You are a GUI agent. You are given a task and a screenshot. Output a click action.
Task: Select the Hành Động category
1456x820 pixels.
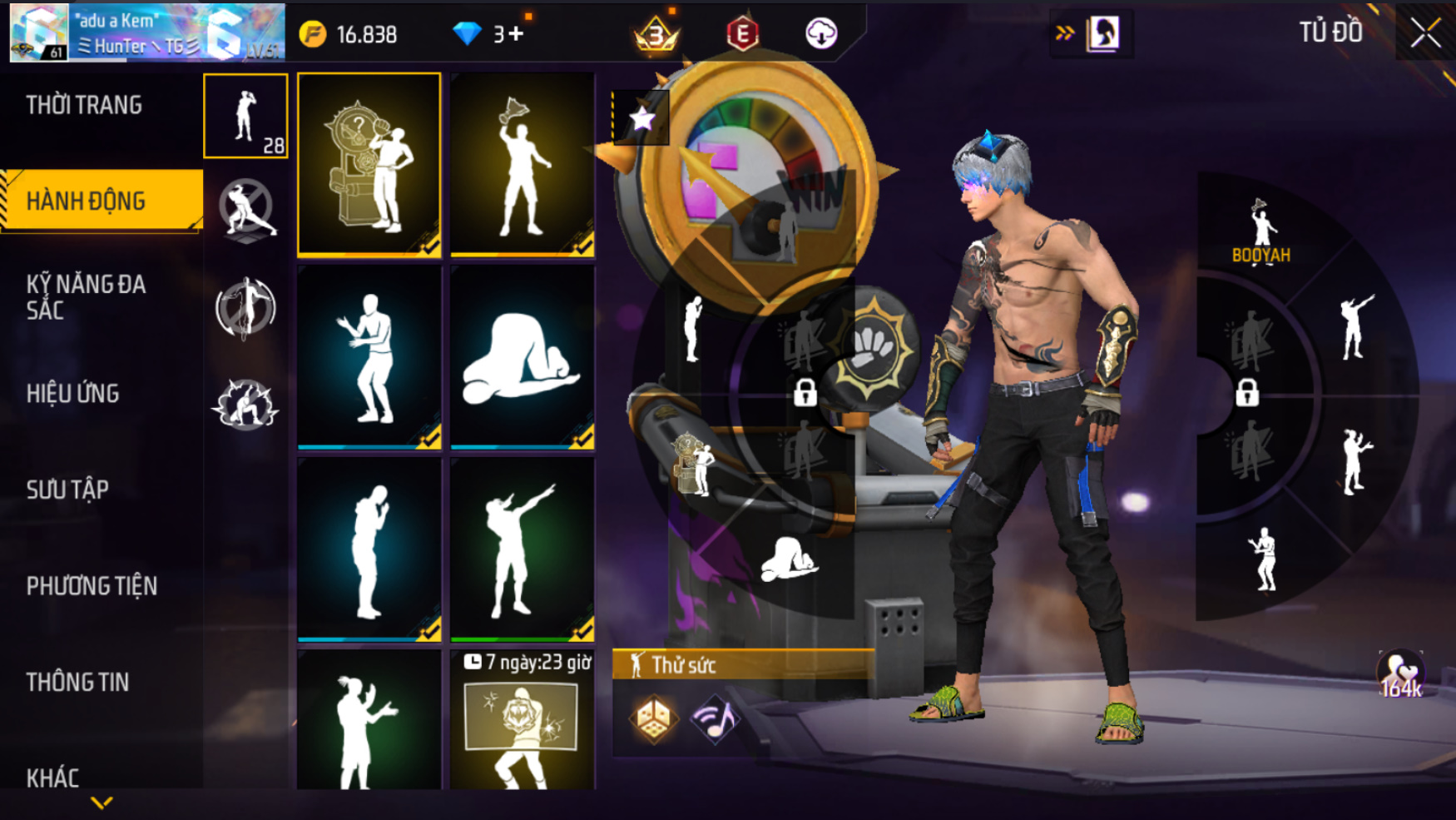point(87,201)
